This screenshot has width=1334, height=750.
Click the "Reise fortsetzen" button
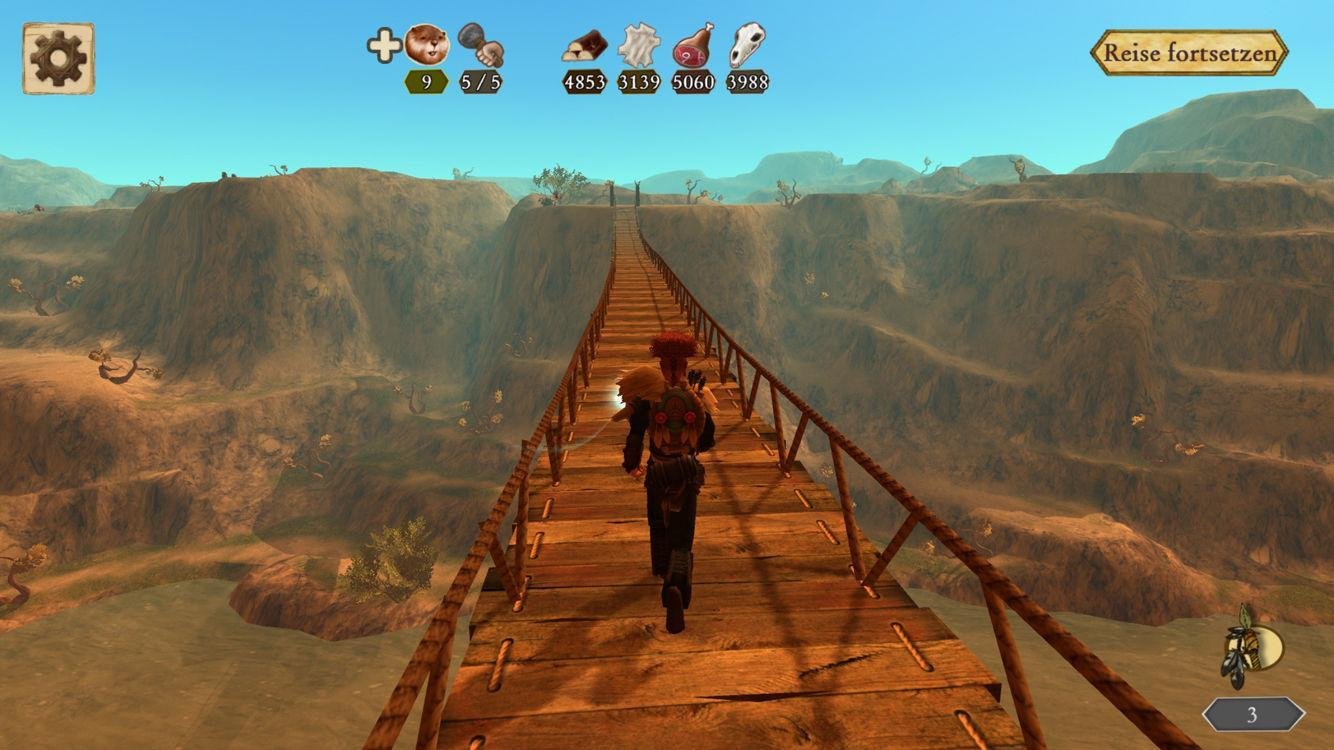[1188, 53]
